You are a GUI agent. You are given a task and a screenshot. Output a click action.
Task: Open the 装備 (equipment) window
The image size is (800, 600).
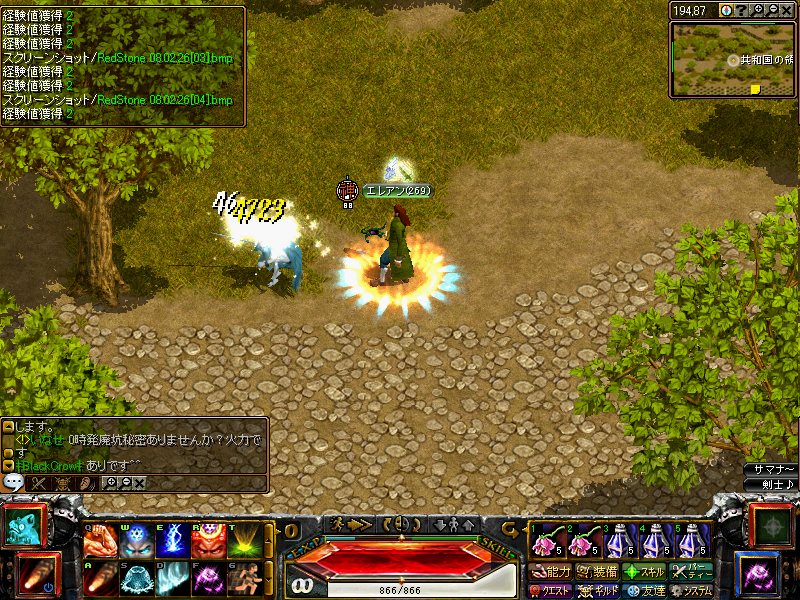[598, 572]
